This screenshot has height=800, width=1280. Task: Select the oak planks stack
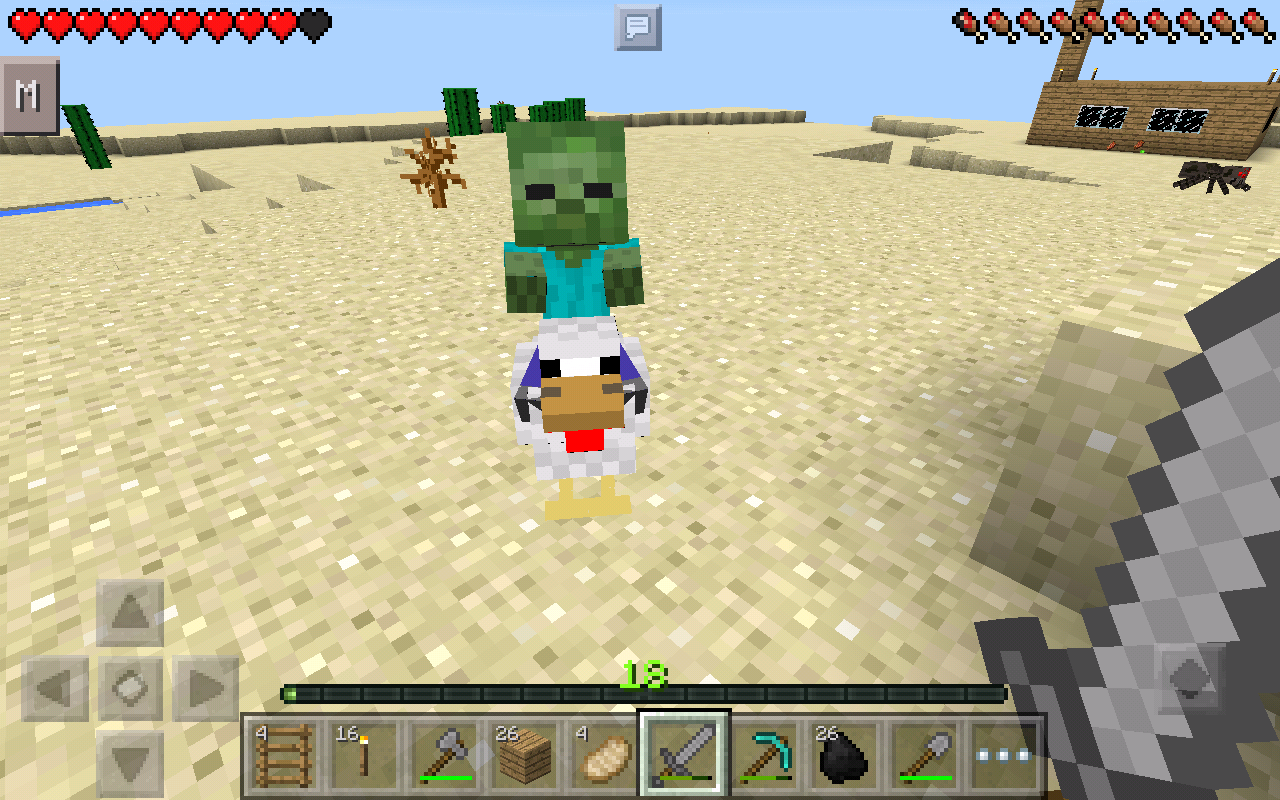pyautogui.click(x=524, y=755)
